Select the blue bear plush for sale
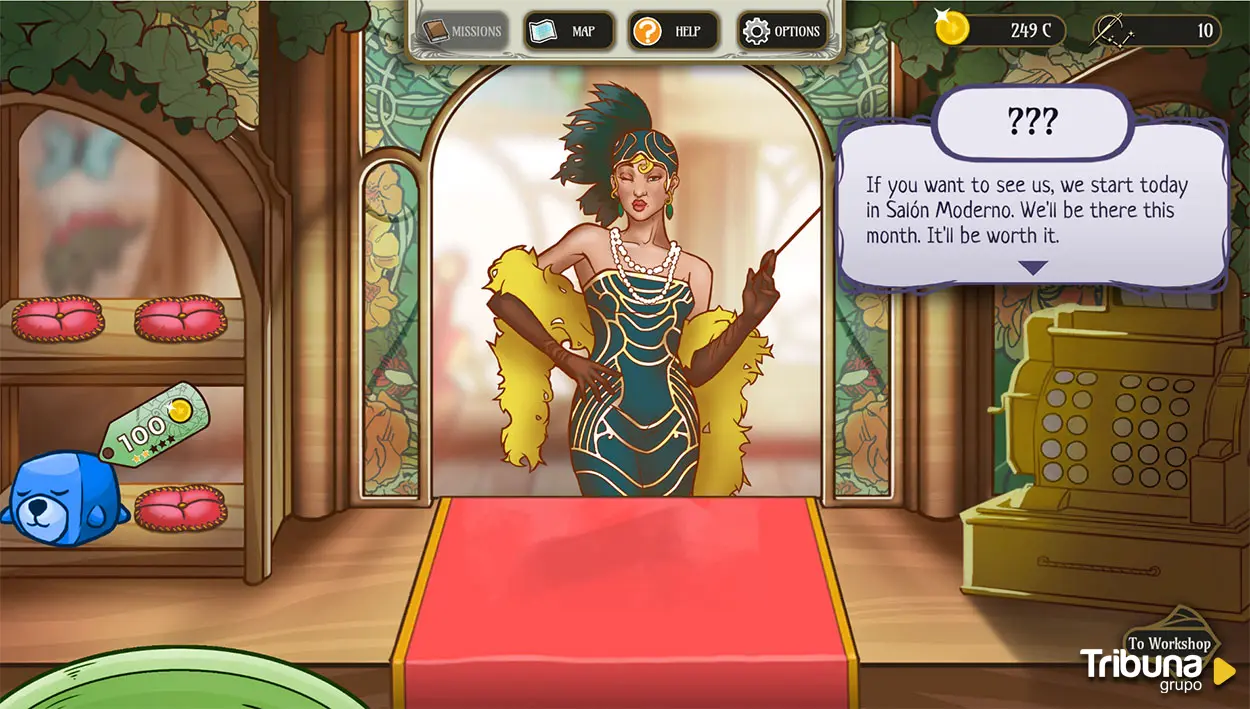1250x709 pixels. (62, 499)
